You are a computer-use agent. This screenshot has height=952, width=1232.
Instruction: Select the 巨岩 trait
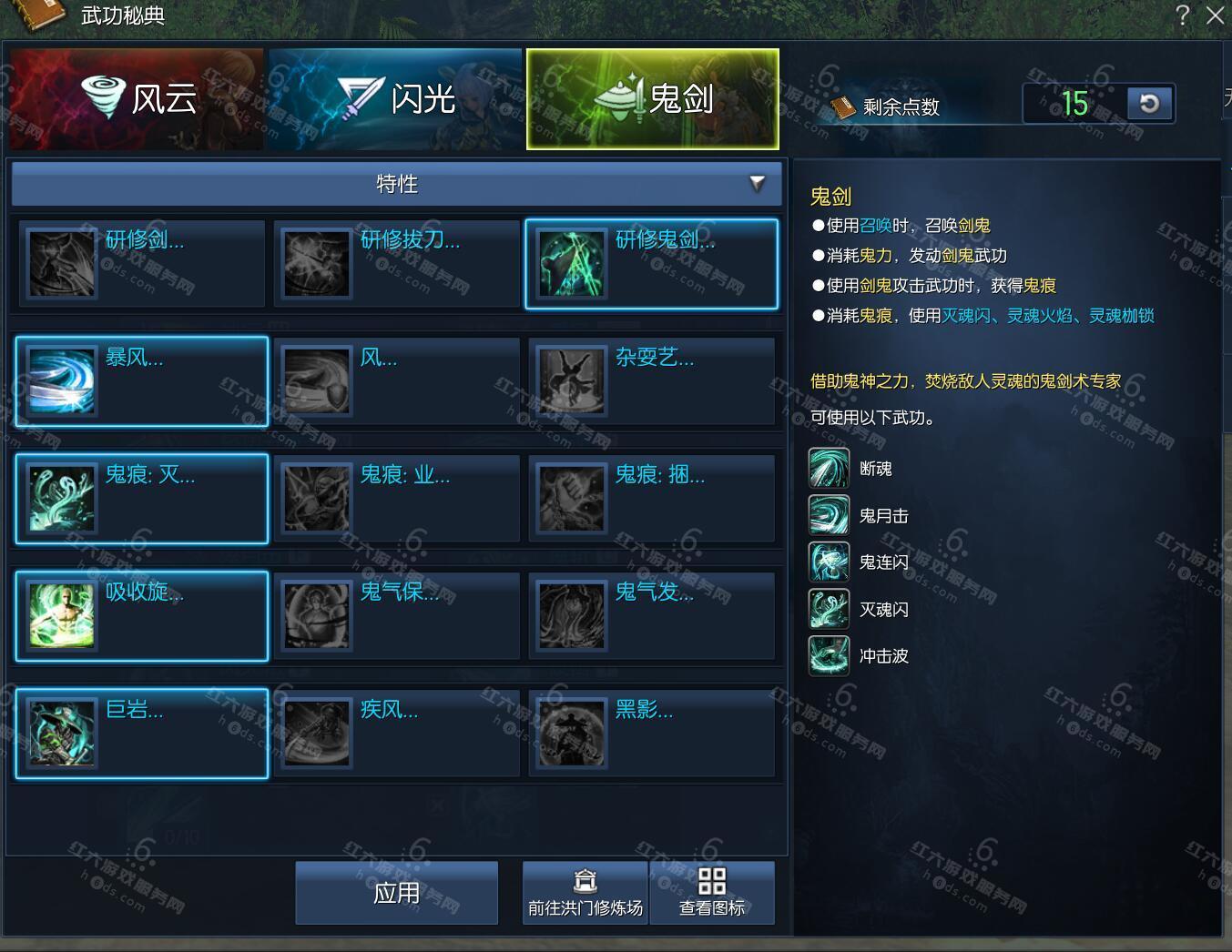tap(142, 734)
